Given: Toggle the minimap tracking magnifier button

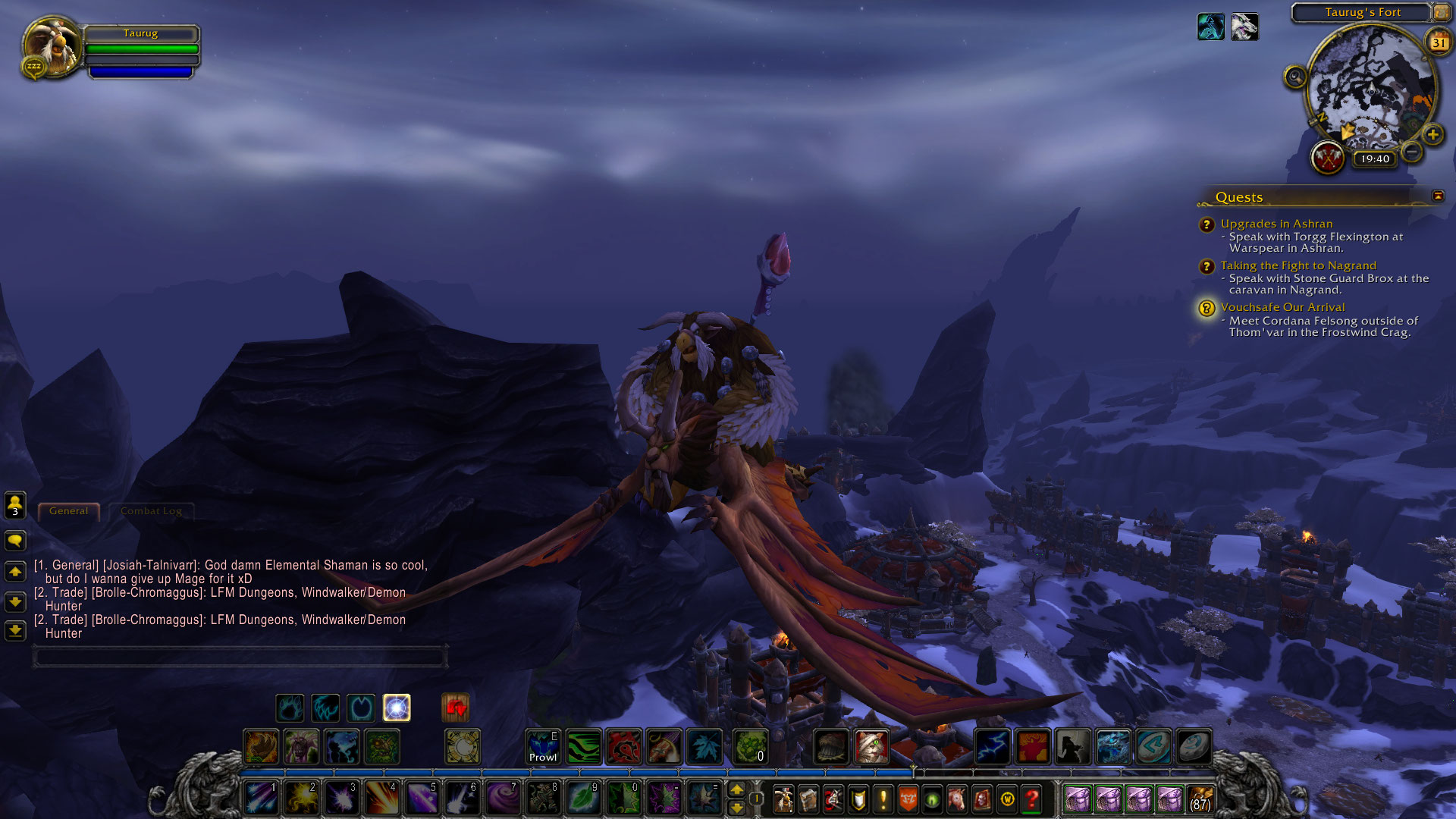Looking at the screenshot, I should 1295,77.
